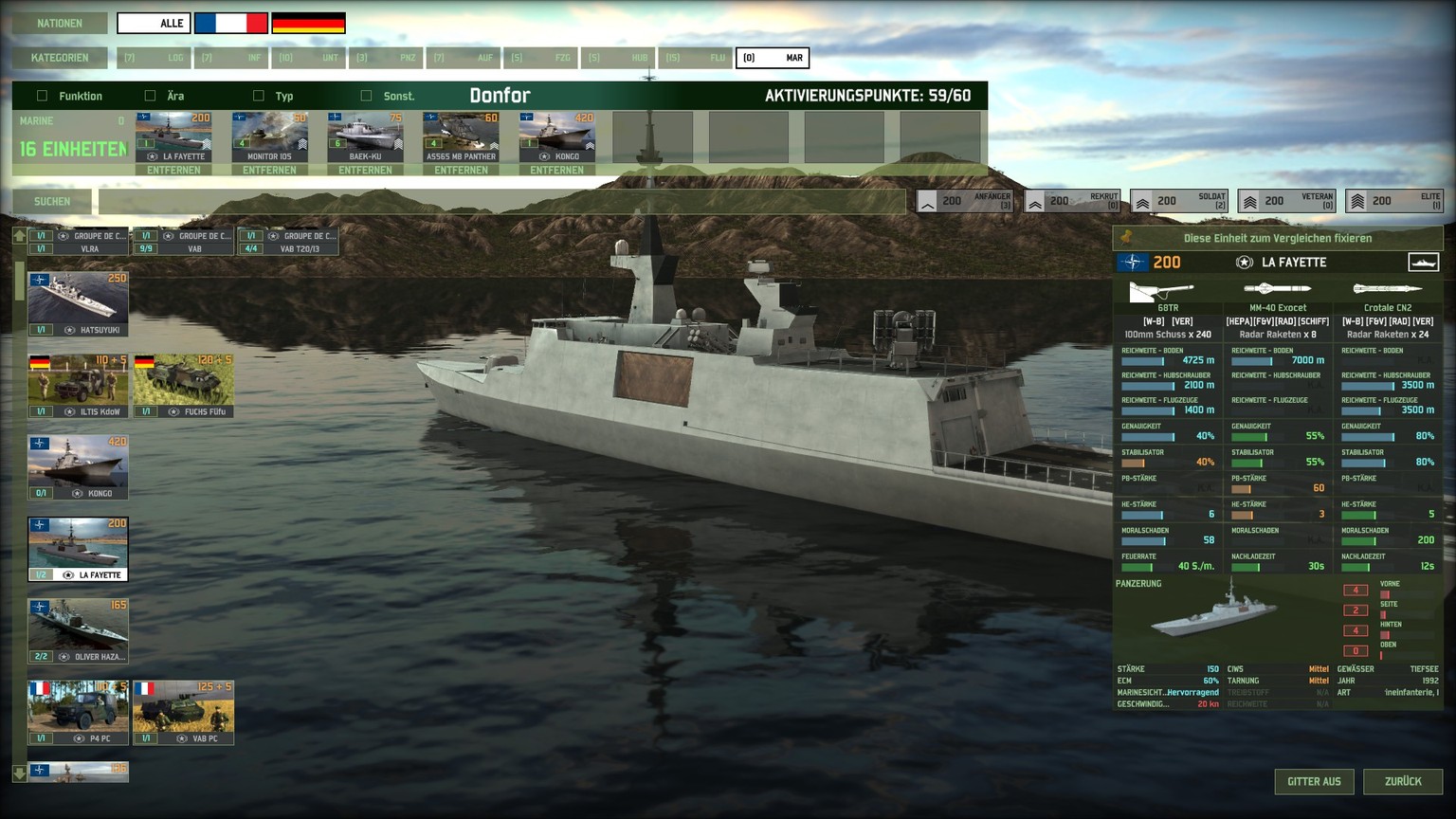This screenshot has width=1456, height=819.
Task: Toggle the Funktion filter checkbox
Action: pos(42,96)
